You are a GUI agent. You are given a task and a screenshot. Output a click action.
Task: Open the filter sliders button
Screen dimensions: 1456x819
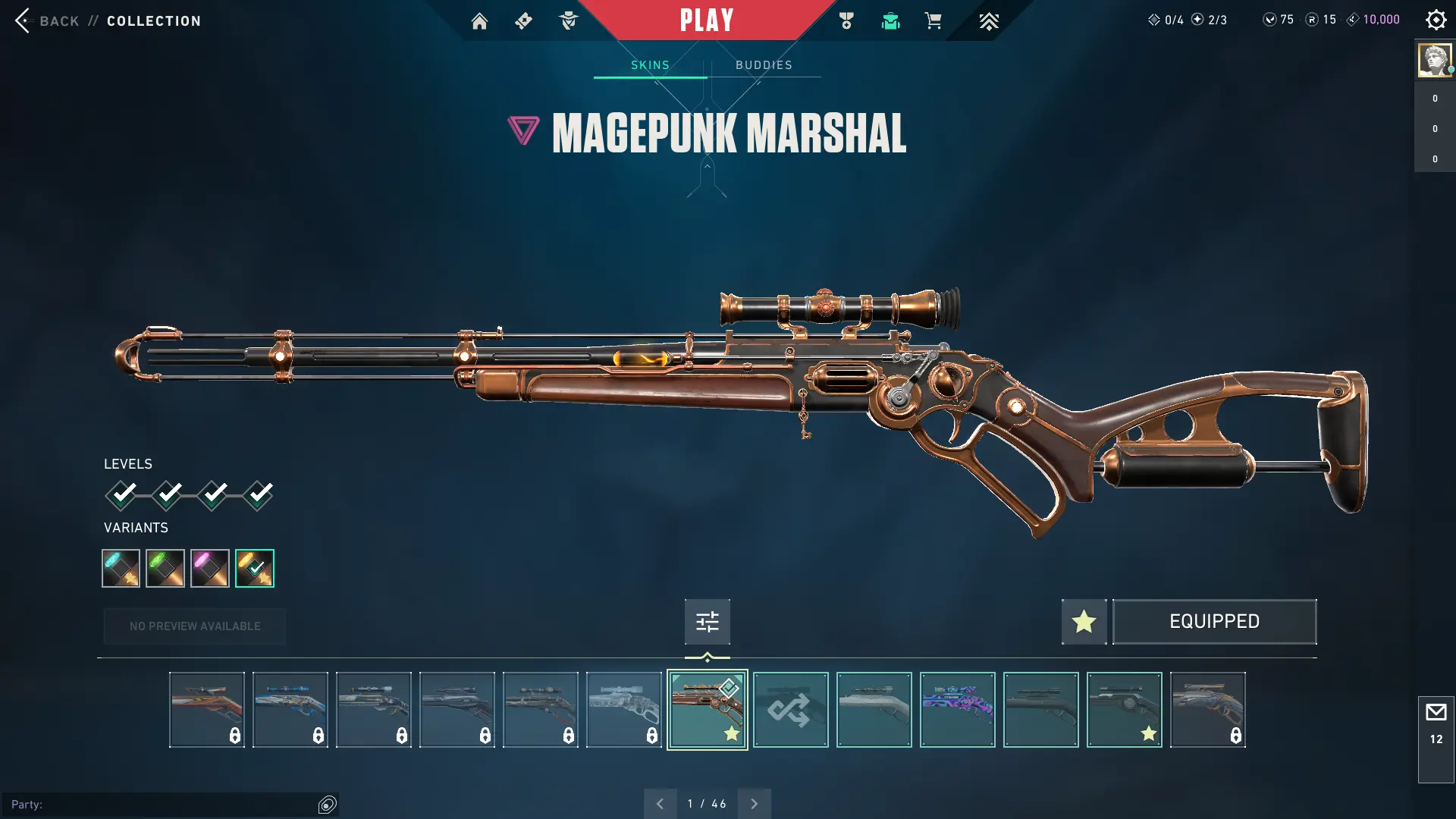[707, 622]
